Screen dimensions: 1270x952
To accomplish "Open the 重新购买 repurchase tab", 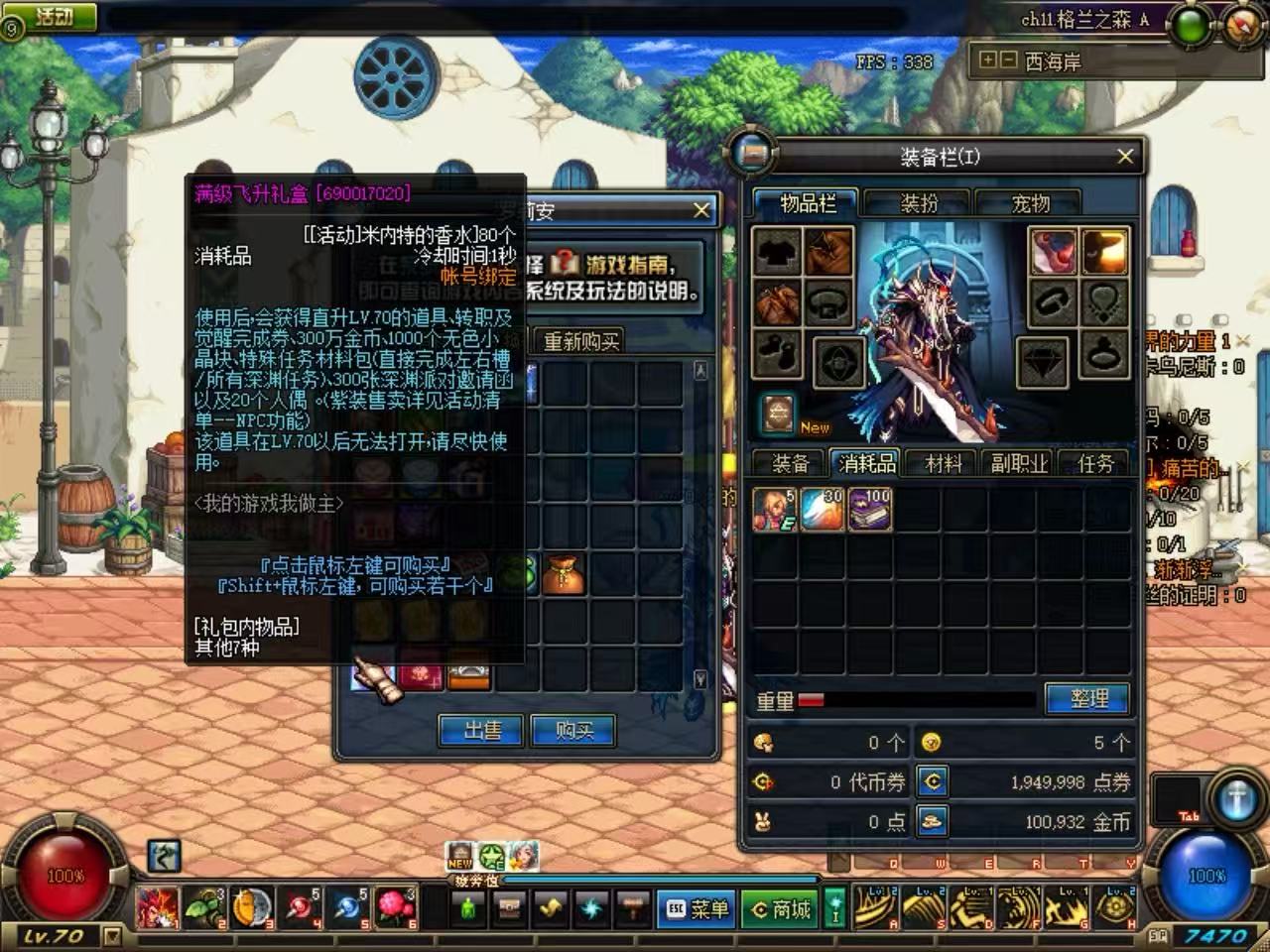I will (x=581, y=342).
